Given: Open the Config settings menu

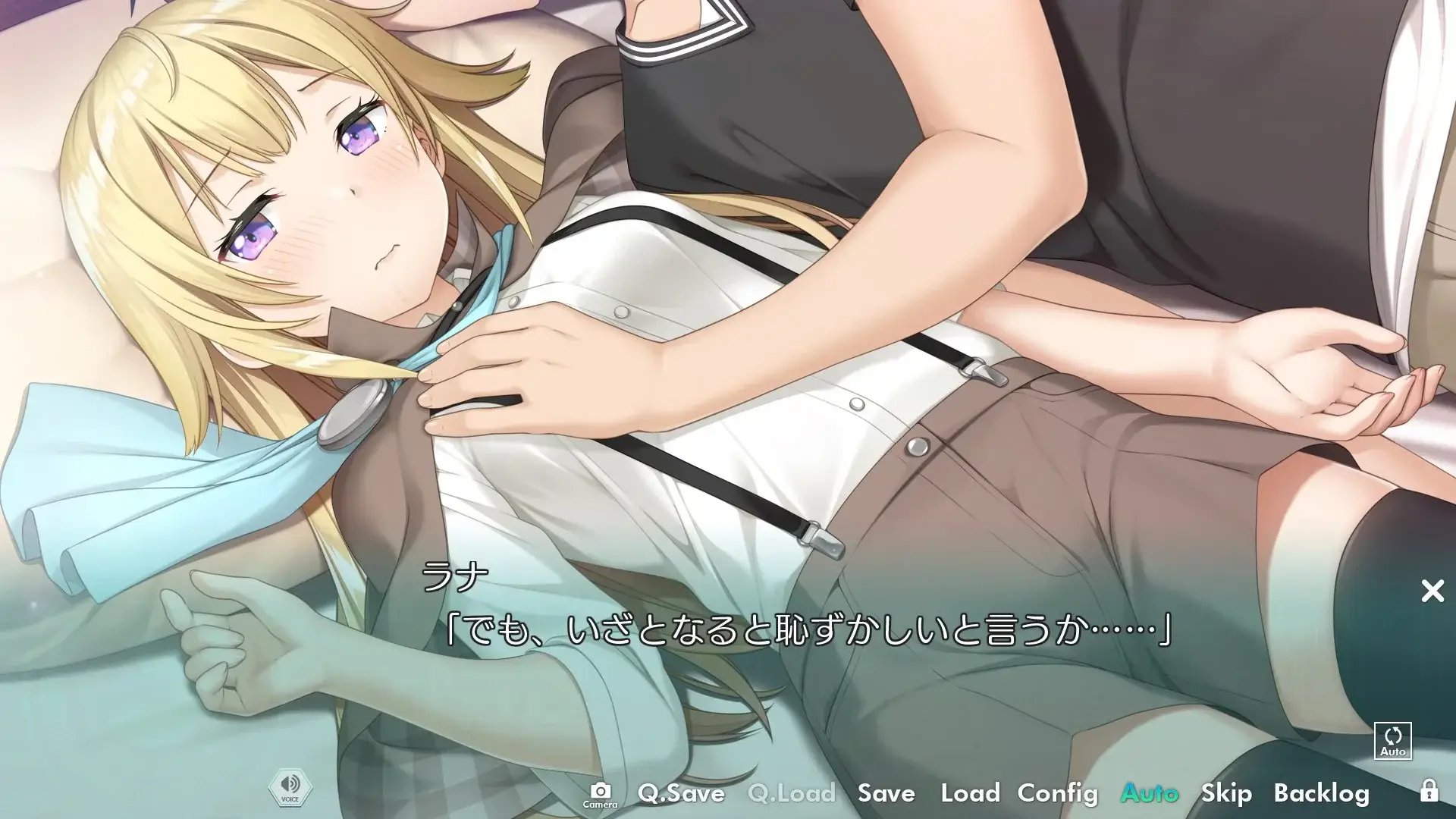Looking at the screenshot, I should 1059,793.
